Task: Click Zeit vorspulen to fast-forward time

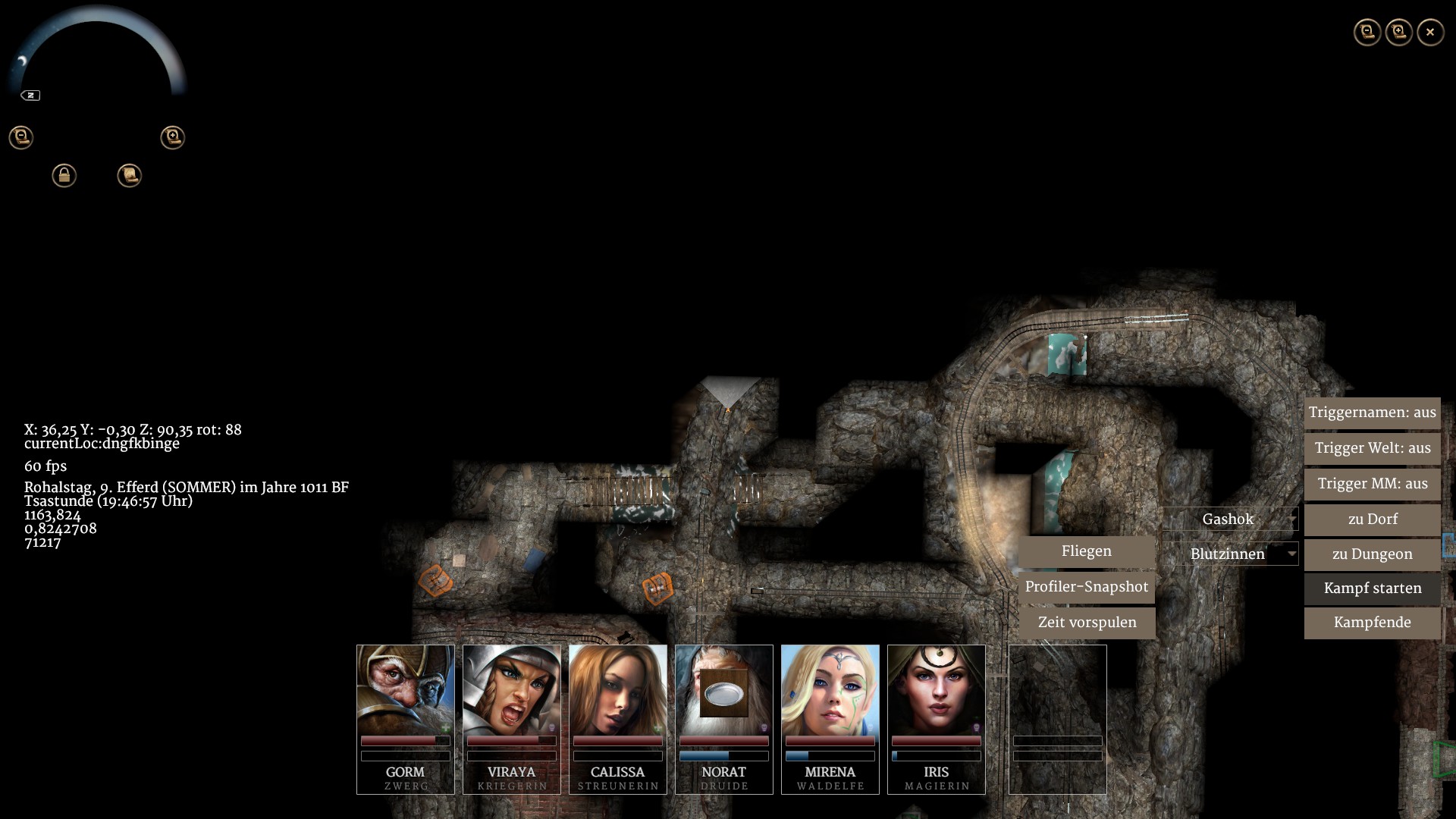Action: (1086, 623)
